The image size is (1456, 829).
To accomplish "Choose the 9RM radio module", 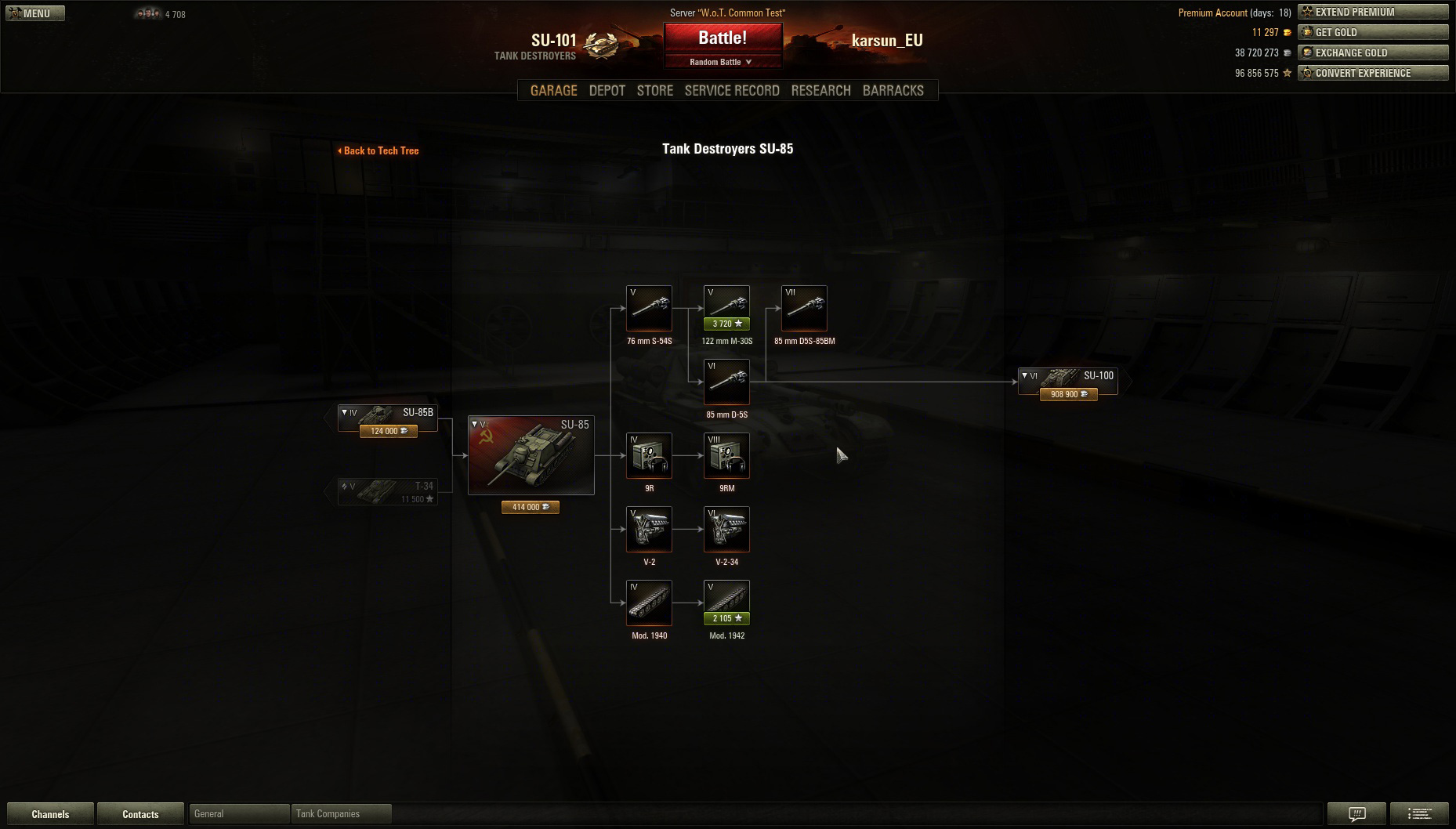I will (x=726, y=455).
